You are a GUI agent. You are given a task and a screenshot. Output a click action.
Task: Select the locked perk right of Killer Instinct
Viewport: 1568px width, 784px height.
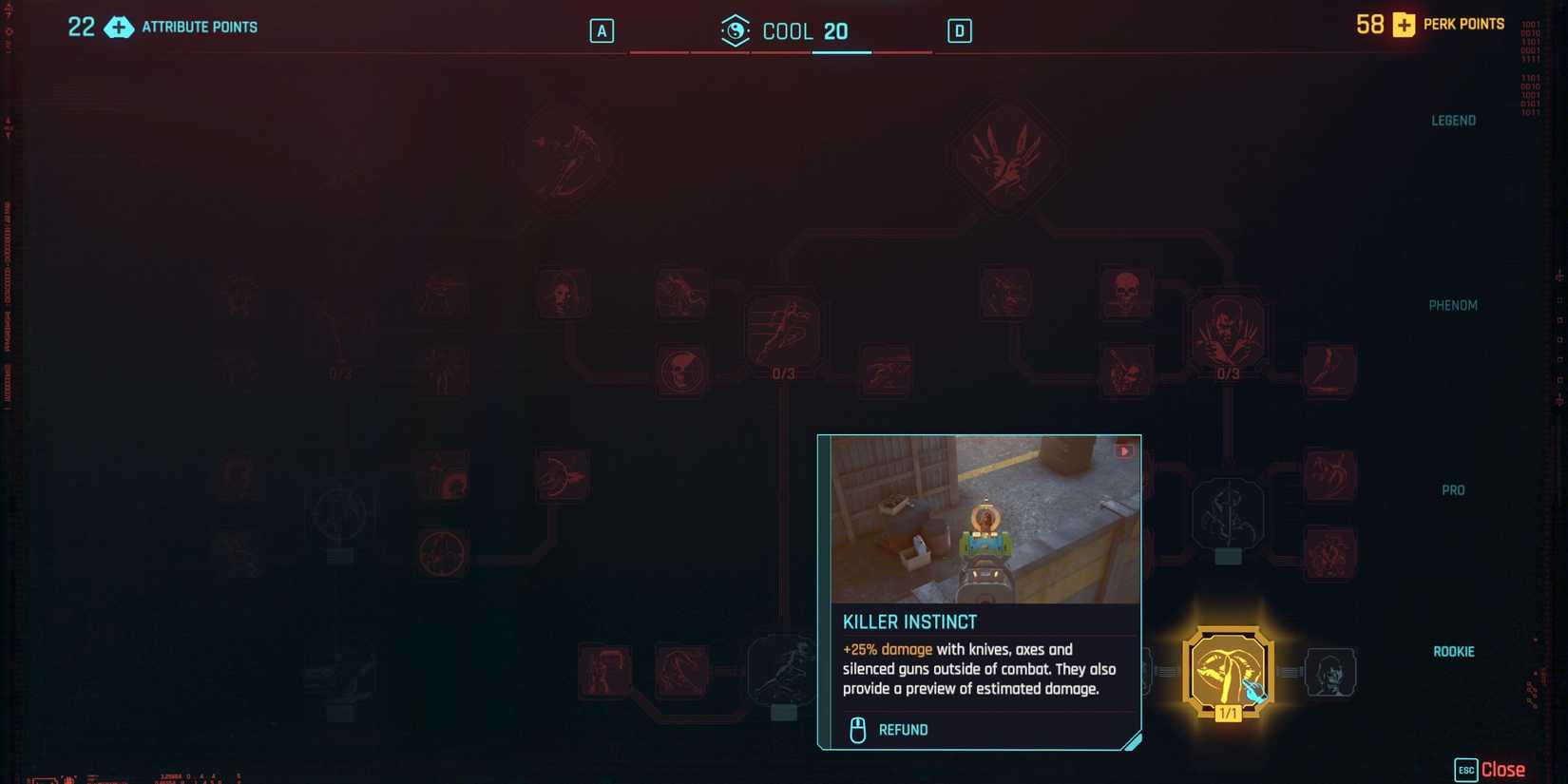coord(1330,671)
